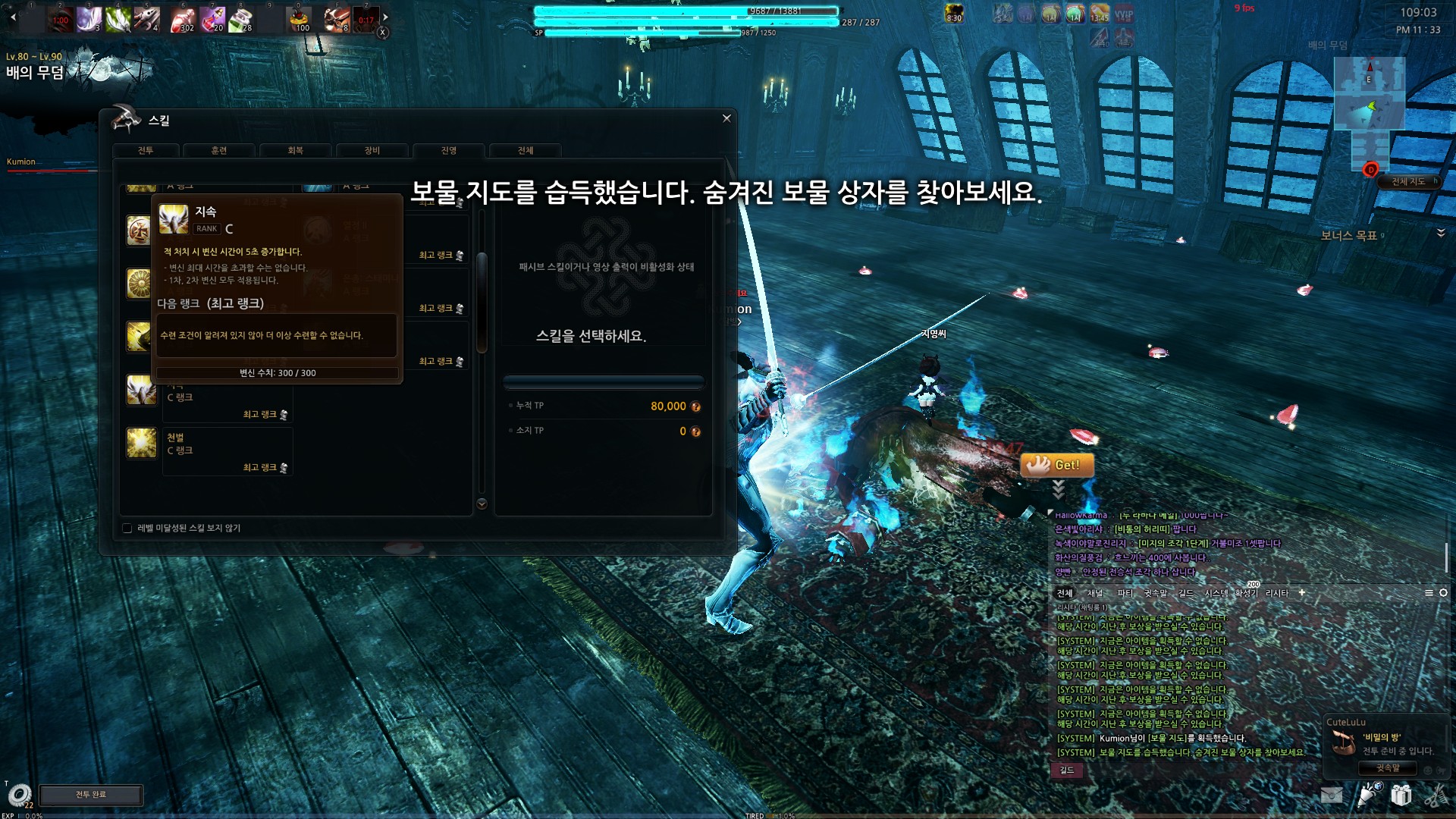Enable the 레벨 미달성된 스킬 보지 않기 checkbox

click(x=127, y=528)
